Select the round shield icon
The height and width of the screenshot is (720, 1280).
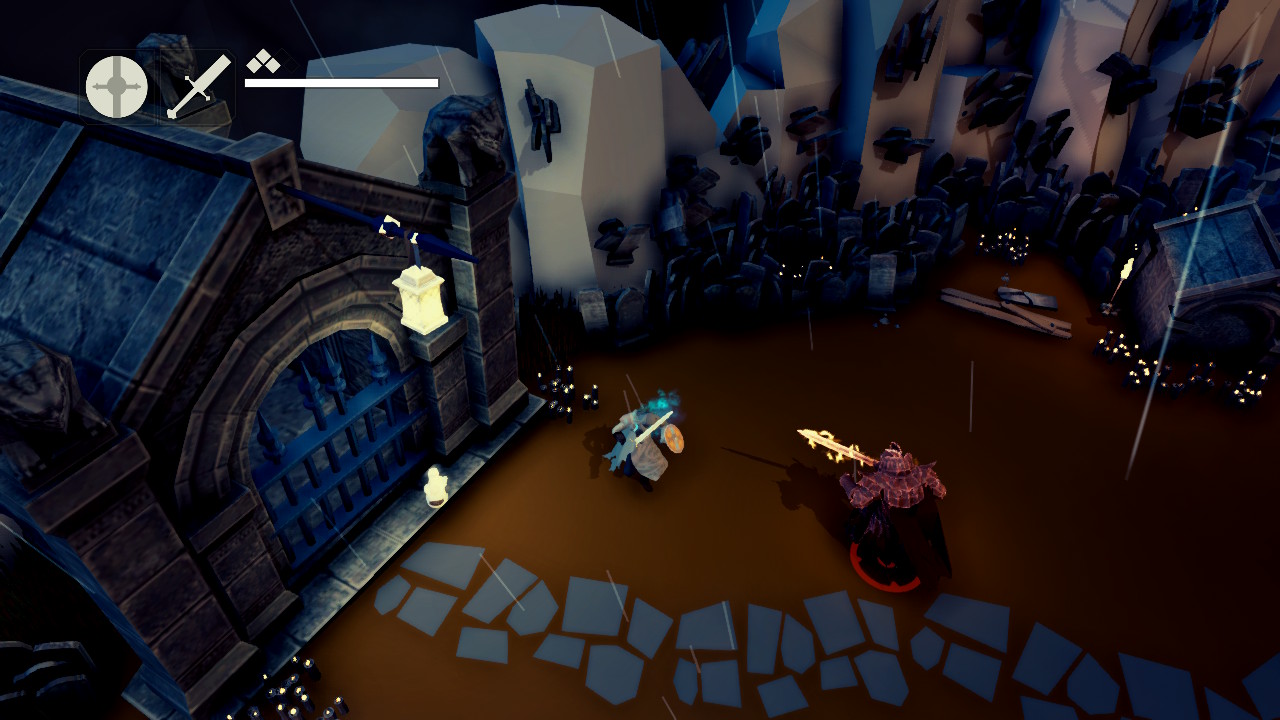[x=117, y=87]
